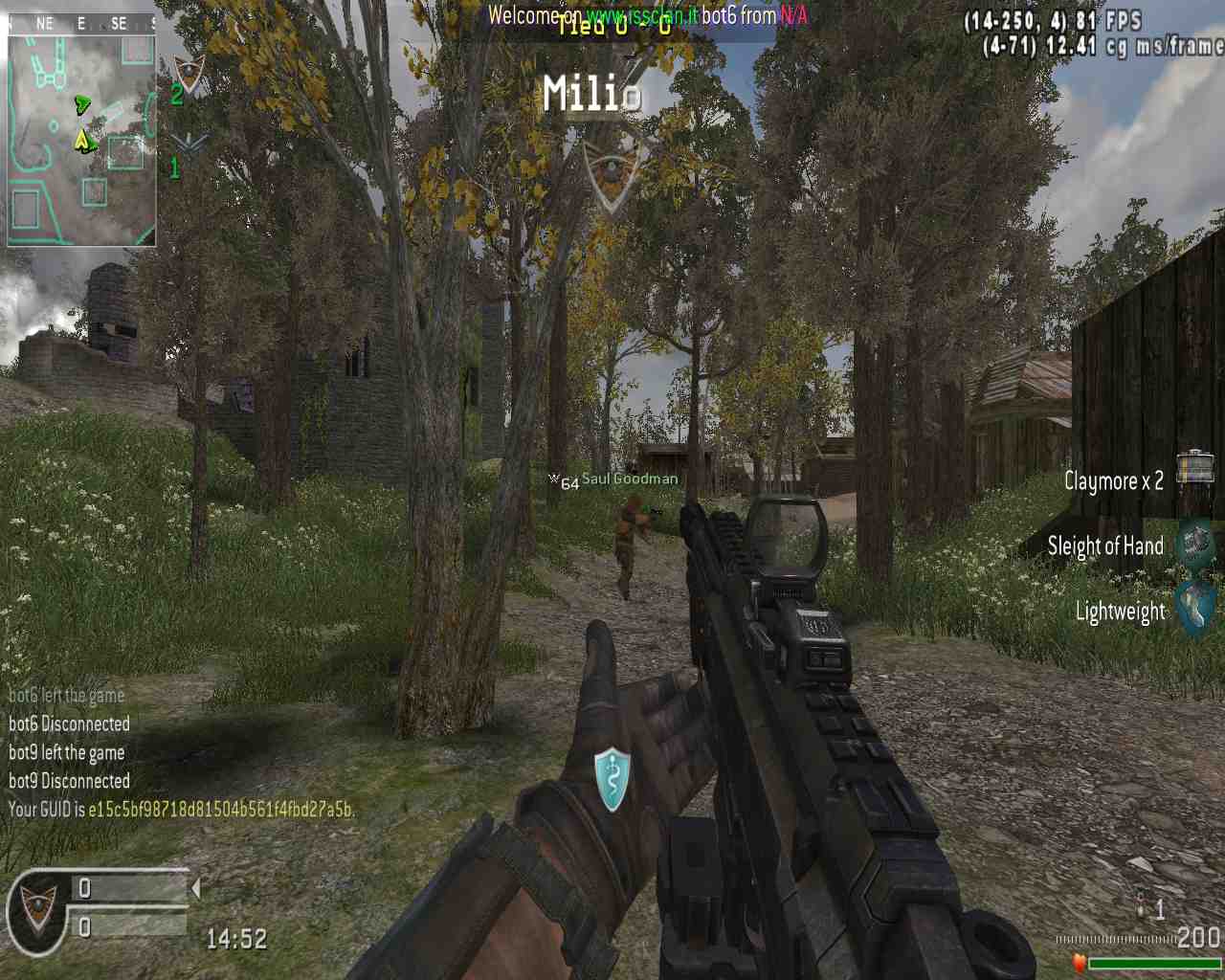Click the teal medic shield icon
Viewport: 1225px width, 980px height.
612,779
